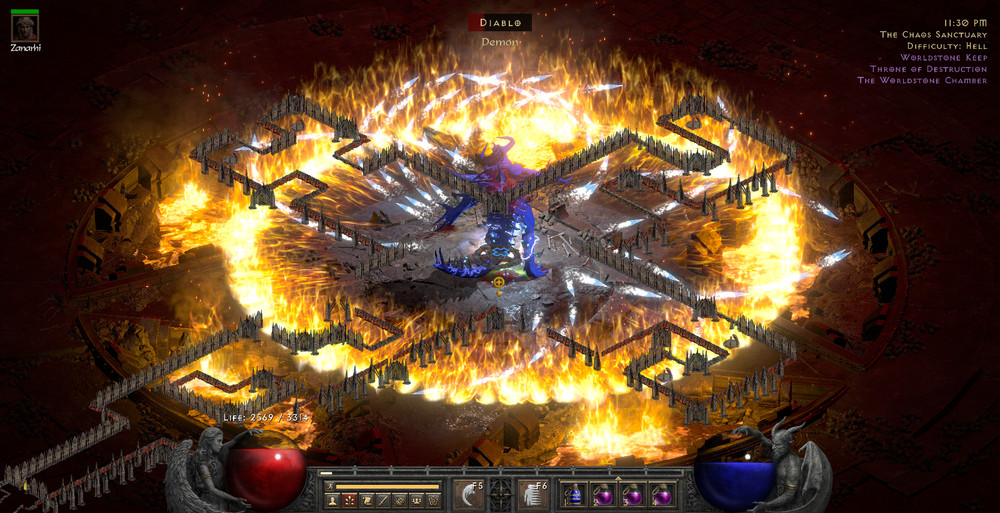Select the right skill marked F6

click(x=532, y=494)
